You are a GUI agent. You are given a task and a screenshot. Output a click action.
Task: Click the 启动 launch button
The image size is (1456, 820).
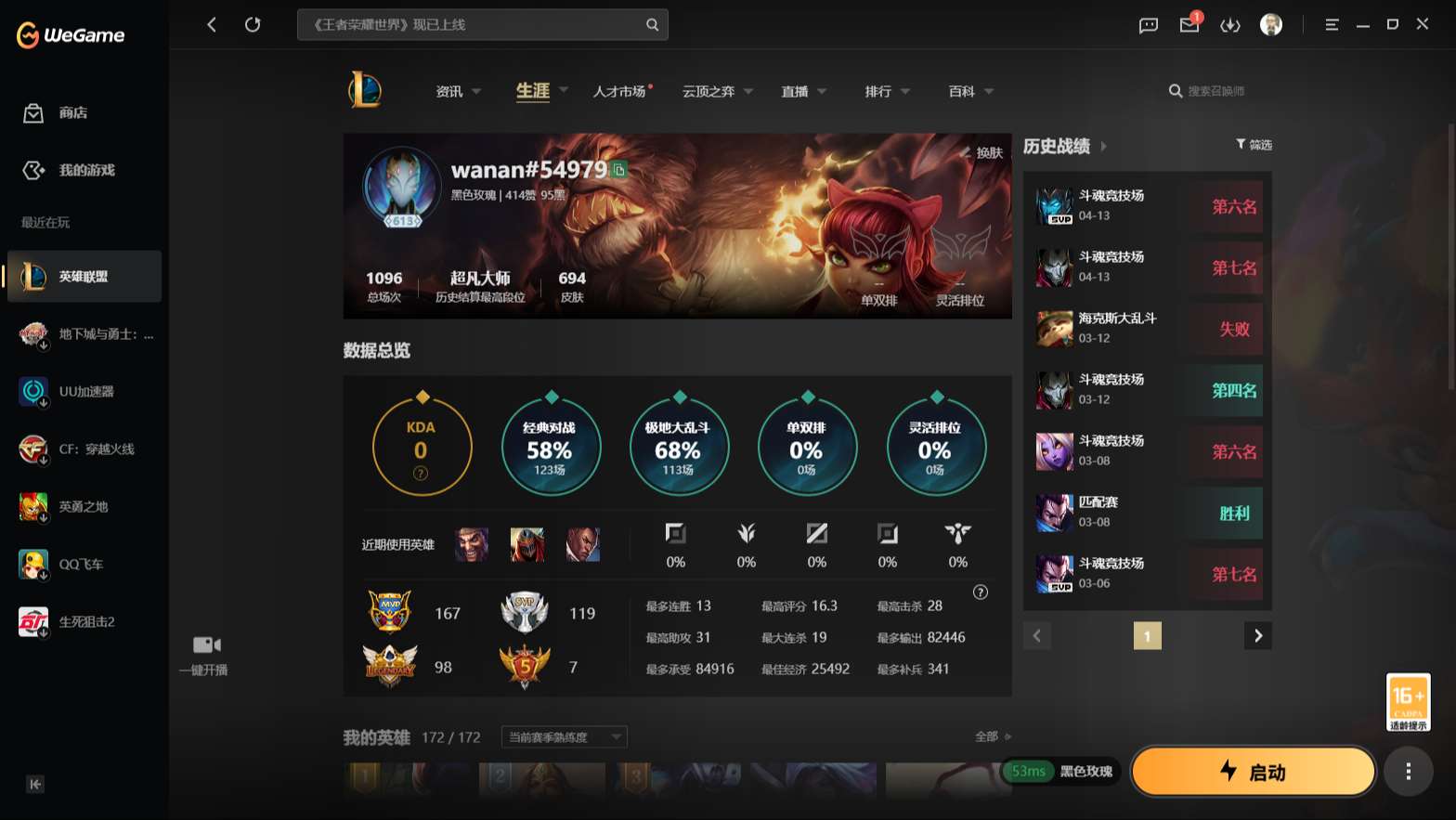pos(1253,772)
